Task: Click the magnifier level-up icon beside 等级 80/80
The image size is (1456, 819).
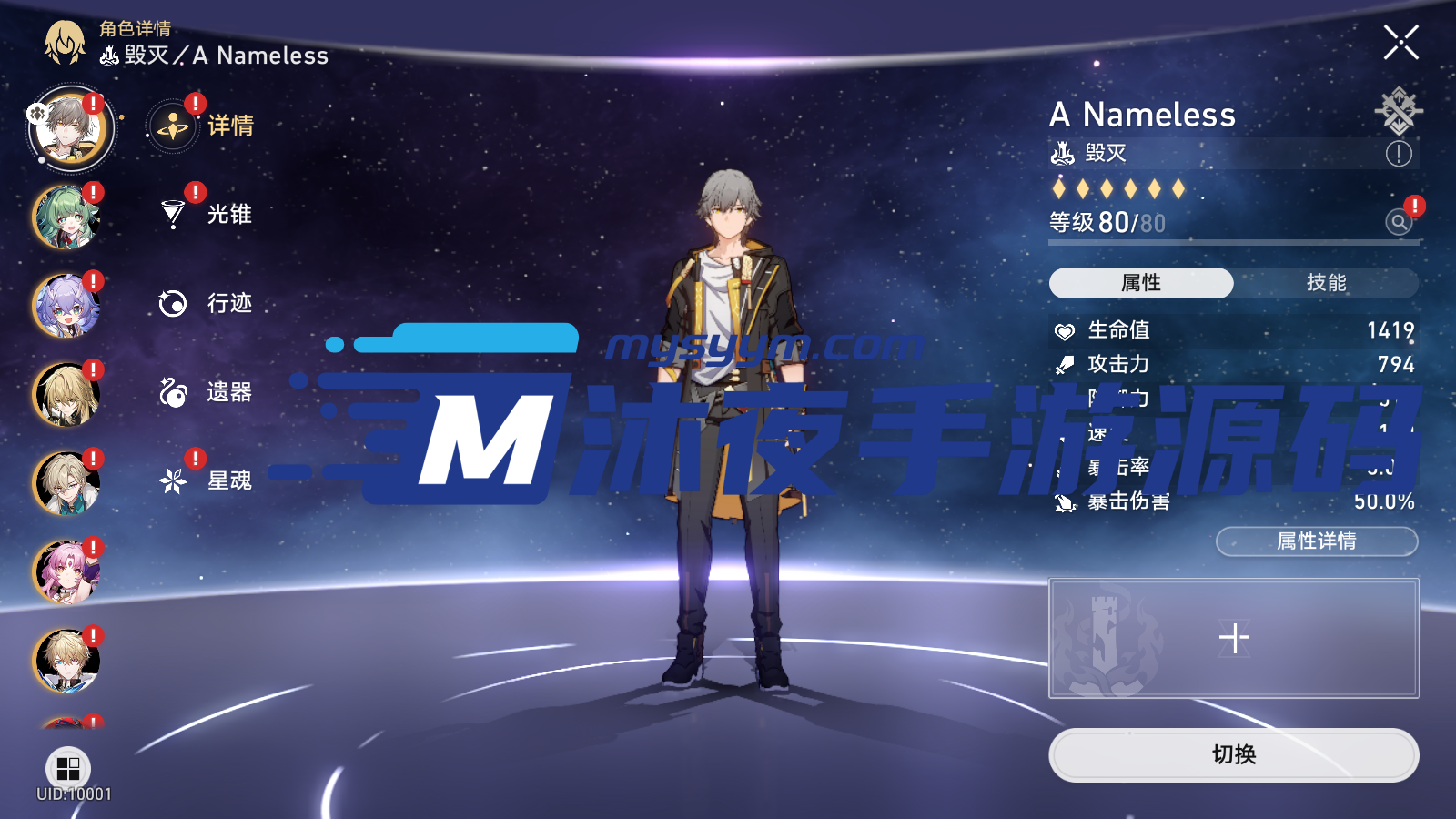Action: (x=1397, y=221)
